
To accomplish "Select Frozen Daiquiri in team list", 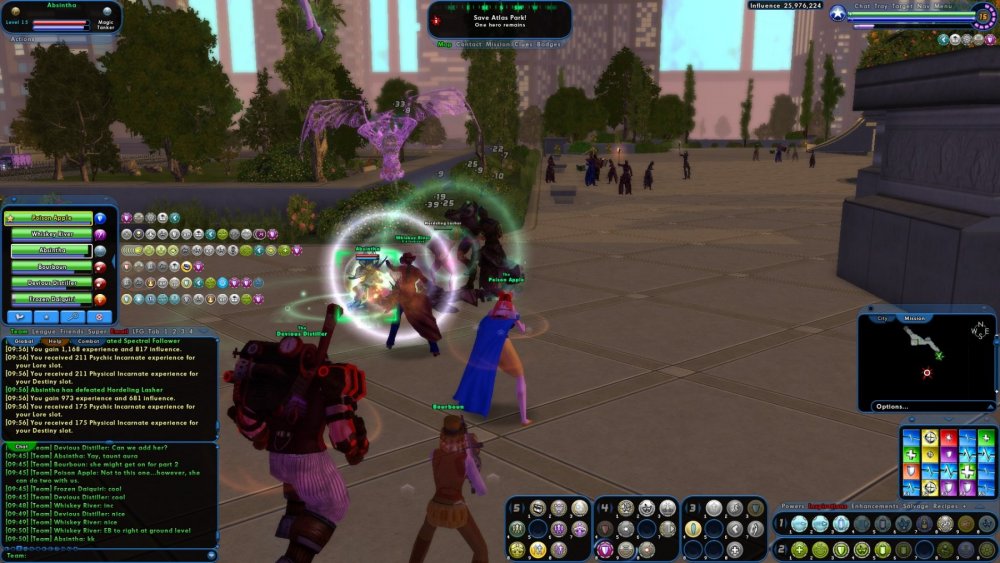I will (x=50, y=299).
